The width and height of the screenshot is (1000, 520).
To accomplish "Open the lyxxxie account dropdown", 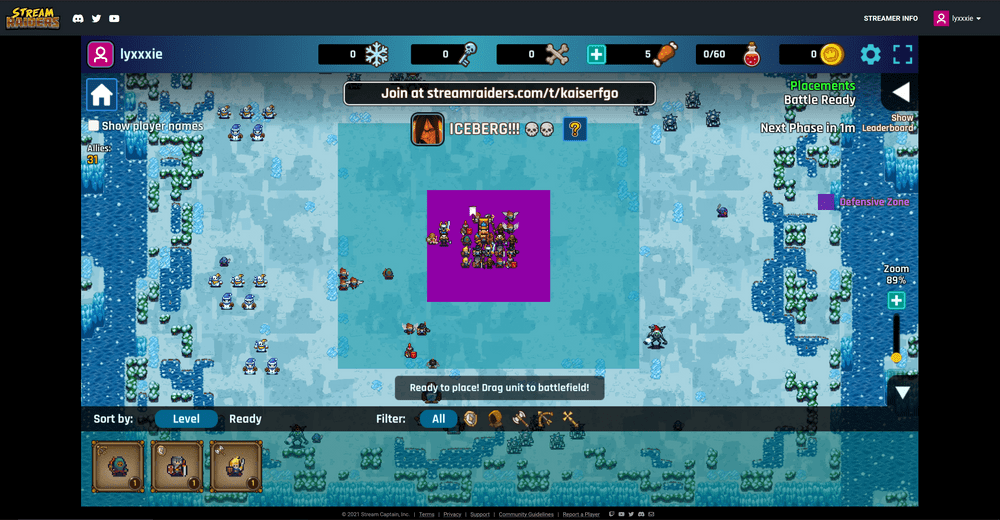I will (x=958, y=18).
